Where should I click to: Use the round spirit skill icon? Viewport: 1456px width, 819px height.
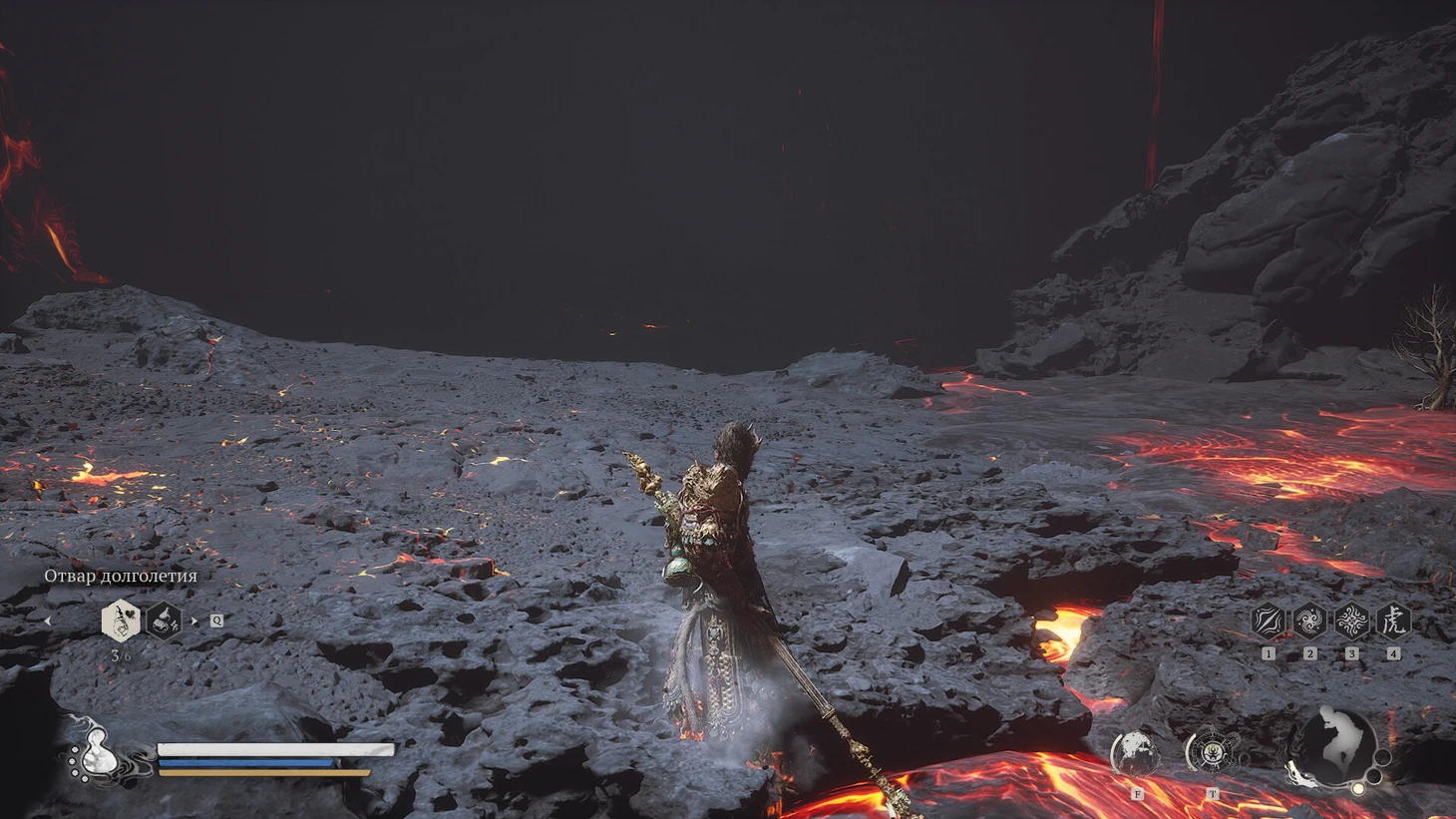pos(1136,753)
